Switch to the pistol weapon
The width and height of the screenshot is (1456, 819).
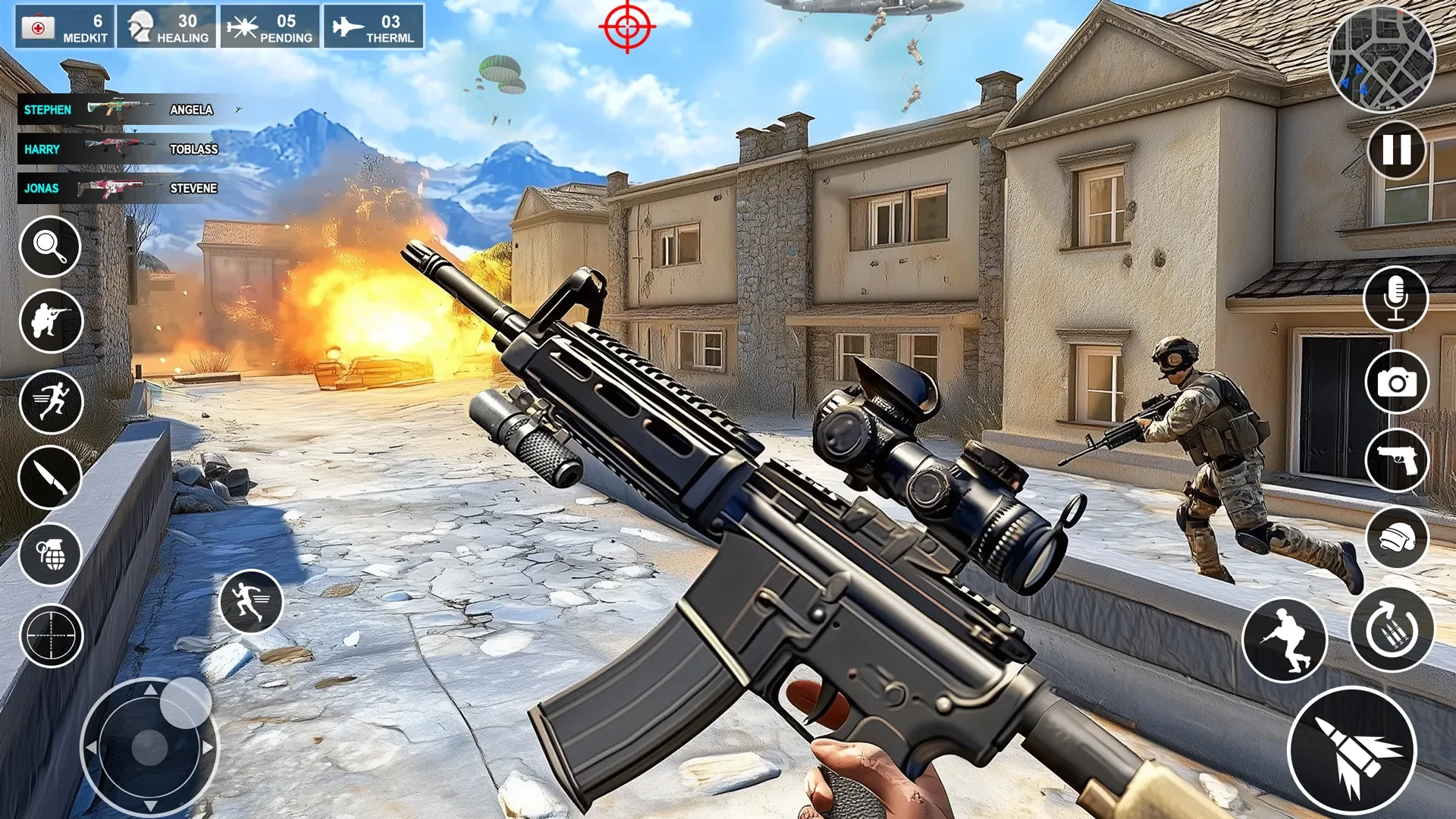[x=1396, y=460]
